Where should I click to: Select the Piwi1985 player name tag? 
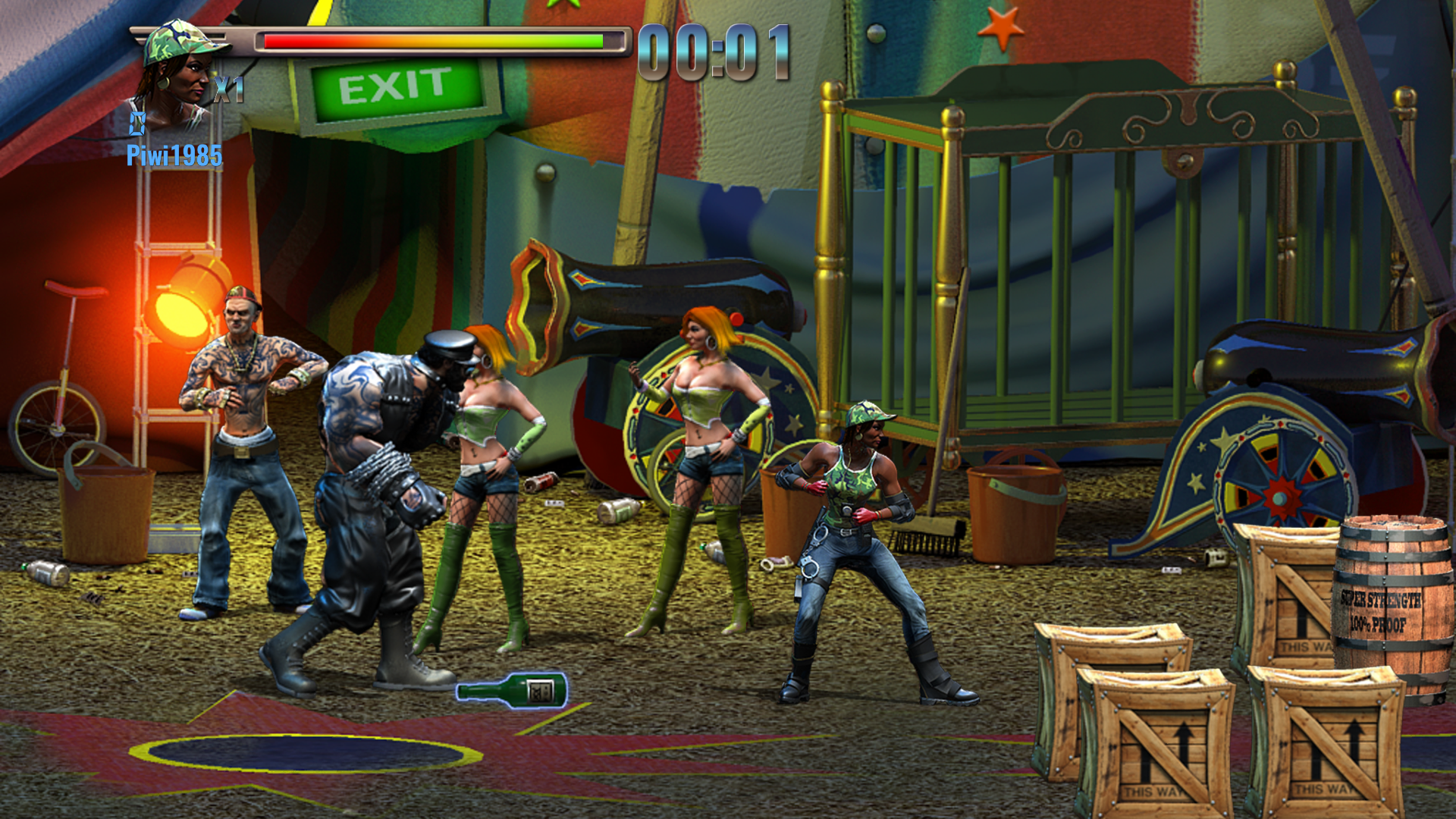tap(174, 156)
